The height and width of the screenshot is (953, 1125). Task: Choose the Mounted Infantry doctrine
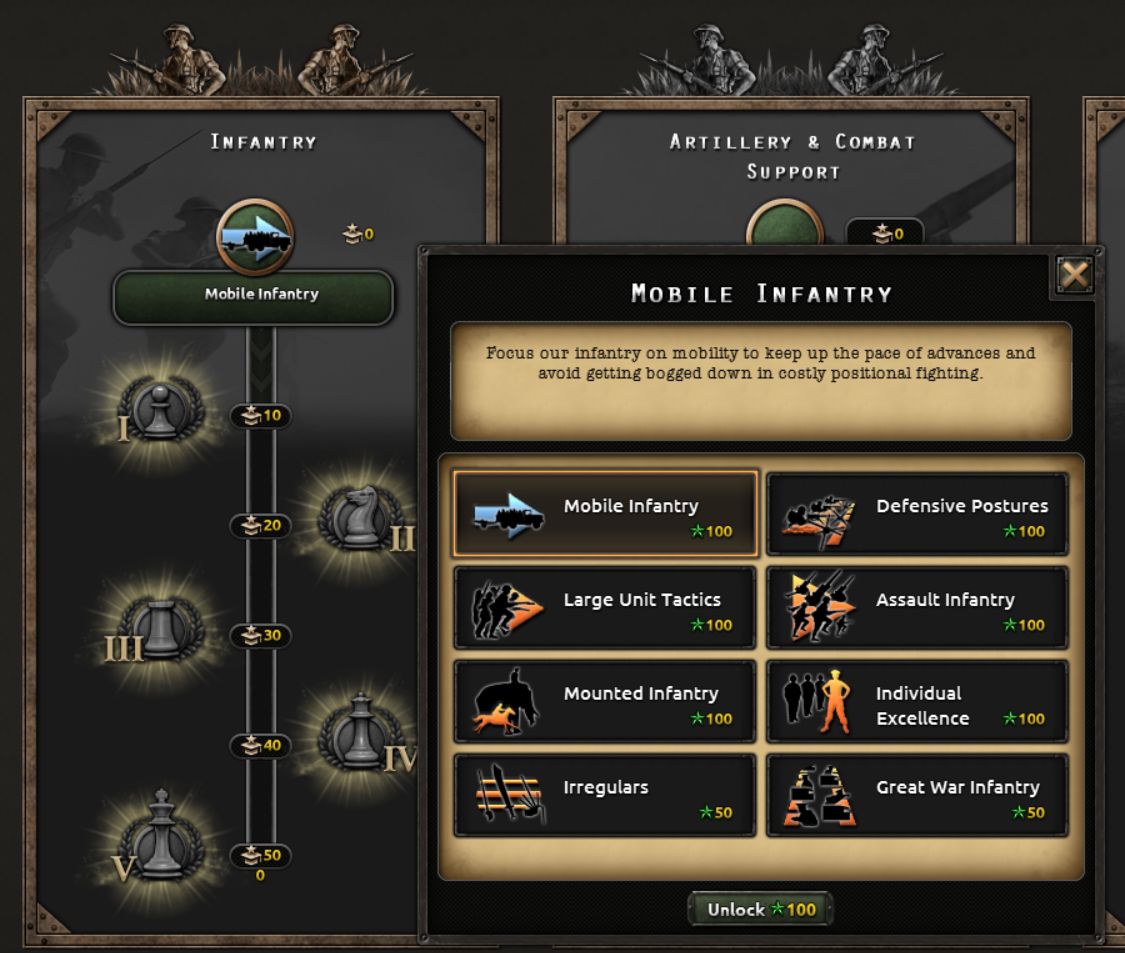pyautogui.click(x=605, y=701)
